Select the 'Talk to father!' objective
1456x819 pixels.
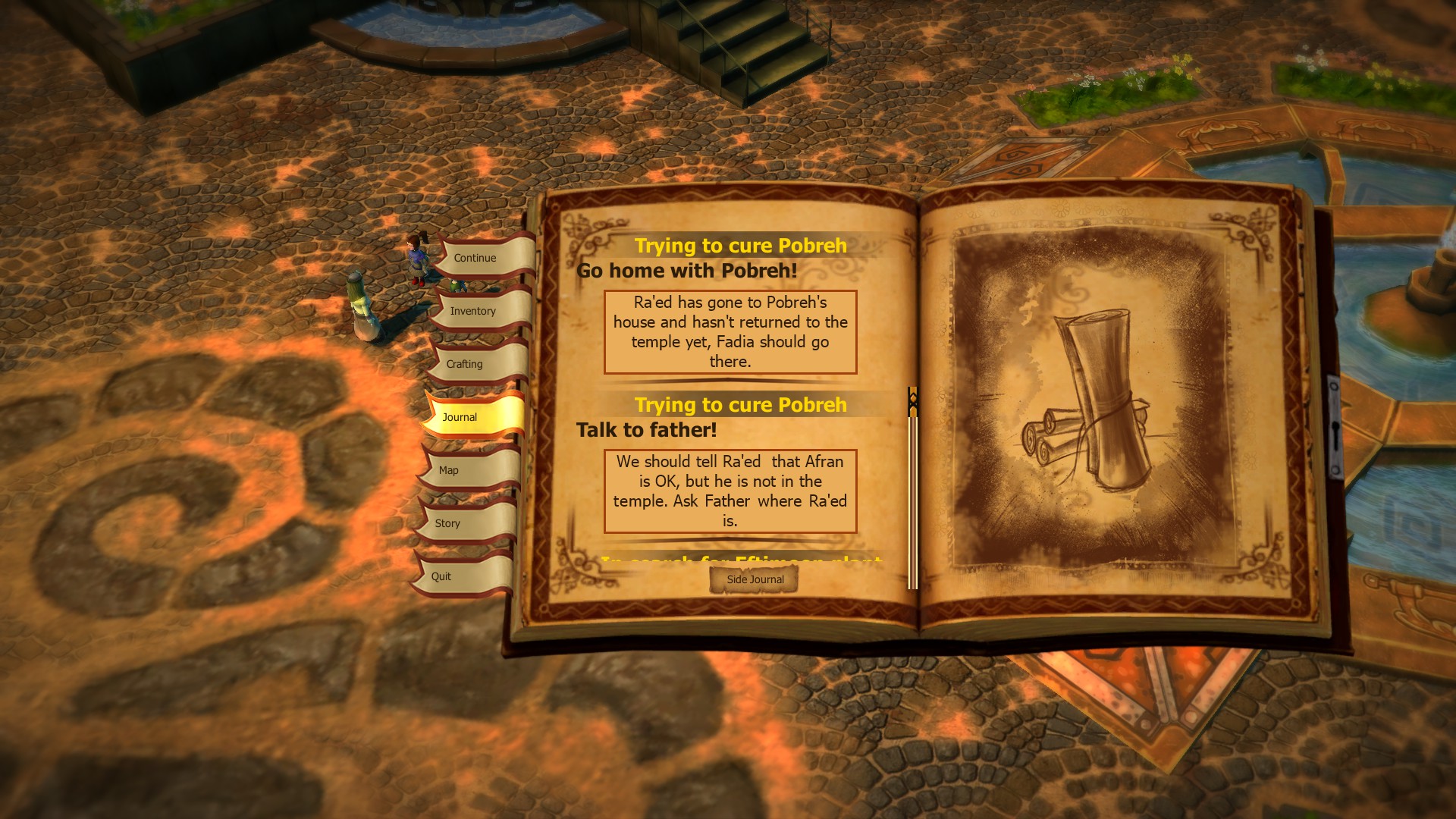pos(646,429)
